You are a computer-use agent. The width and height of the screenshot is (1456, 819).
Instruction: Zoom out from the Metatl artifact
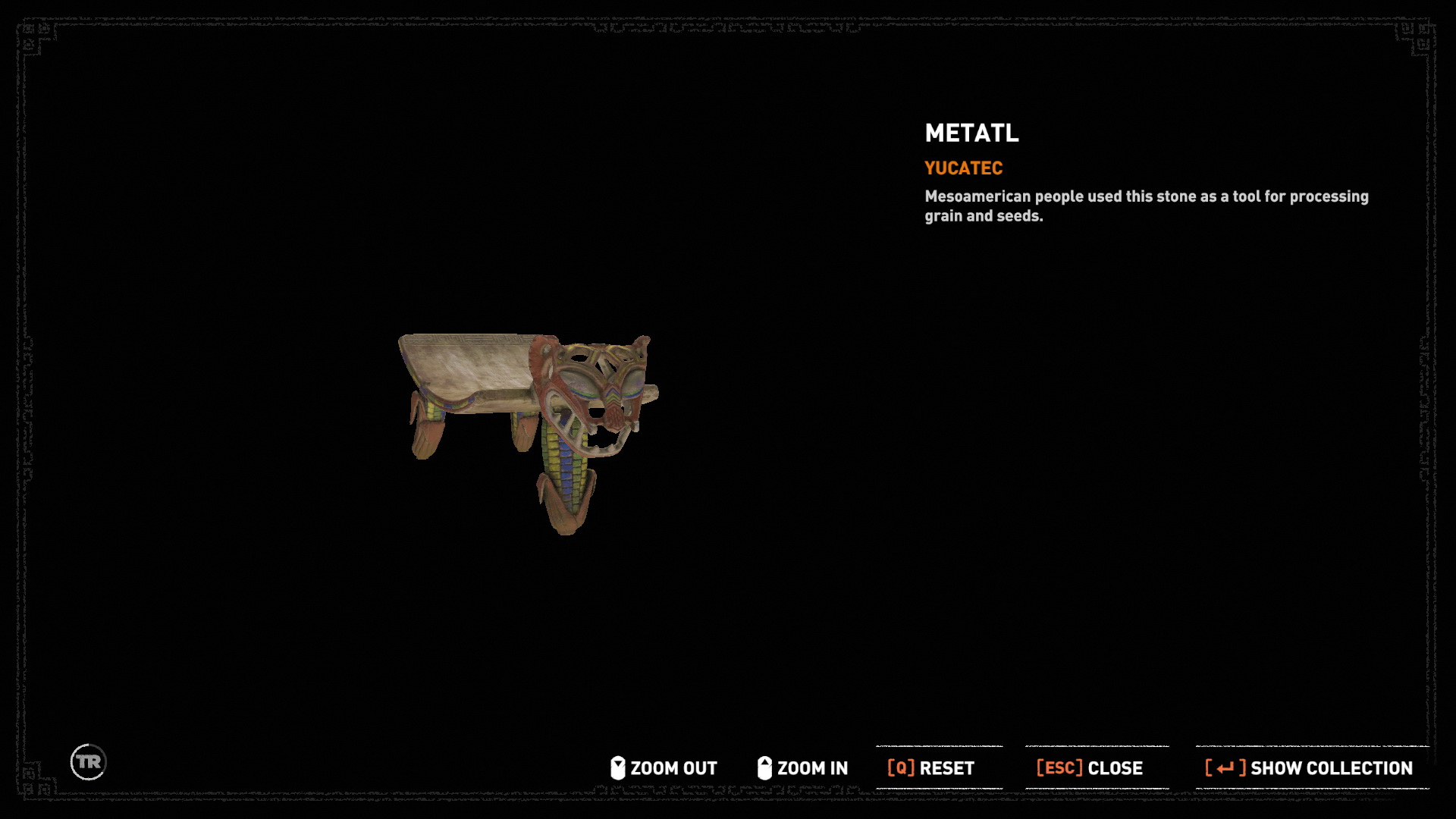click(x=664, y=768)
